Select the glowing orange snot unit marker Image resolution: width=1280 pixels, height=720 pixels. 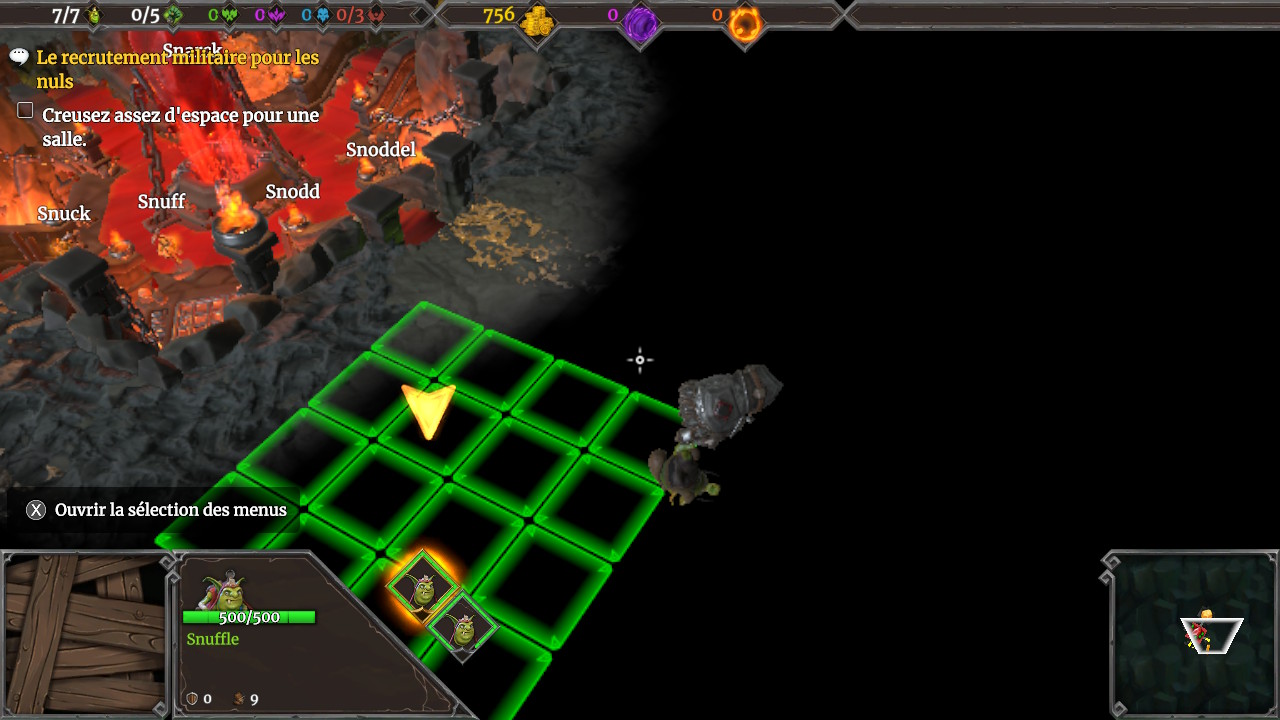[x=423, y=588]
